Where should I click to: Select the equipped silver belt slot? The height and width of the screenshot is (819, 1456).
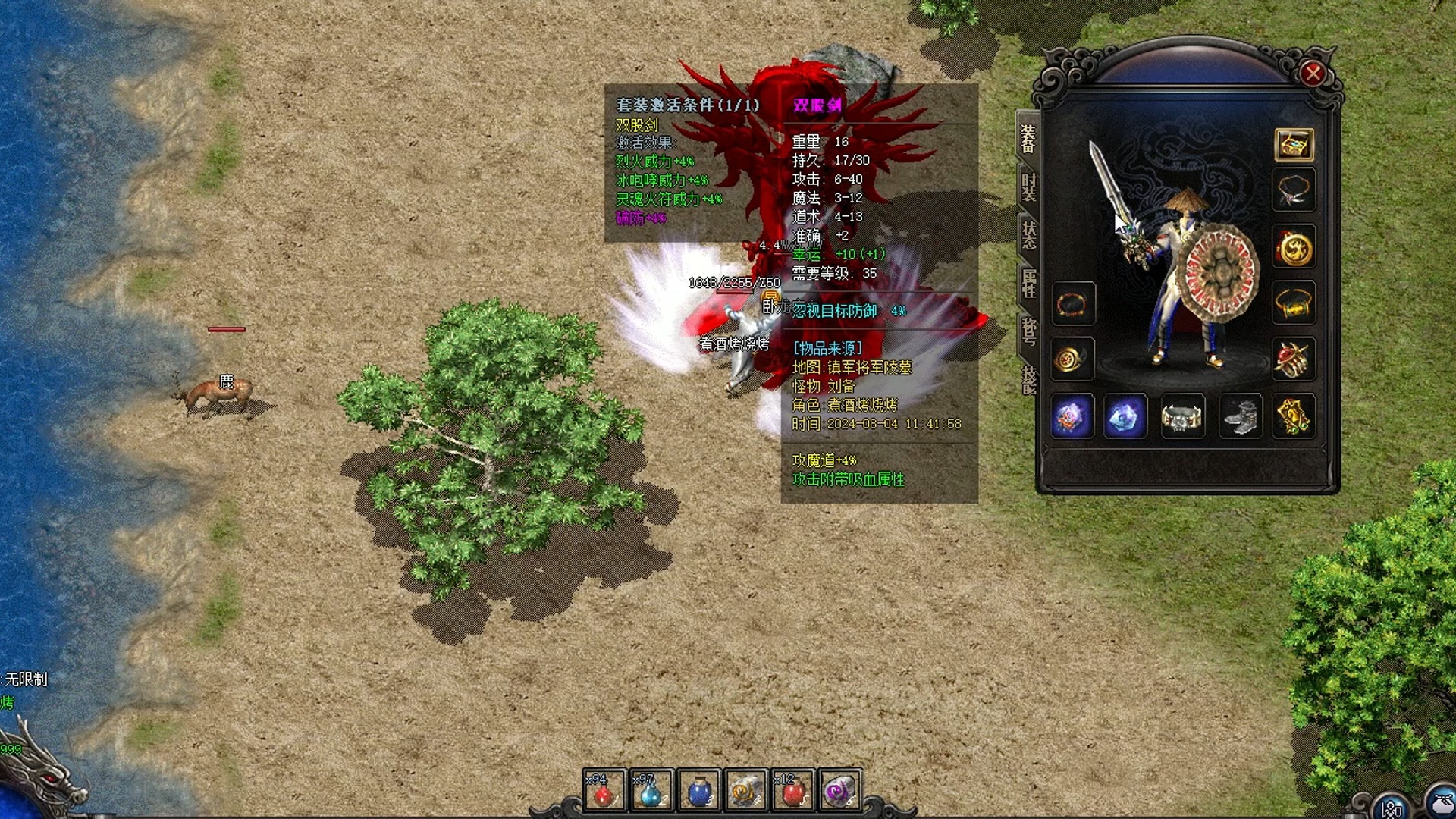[1182, 416]
